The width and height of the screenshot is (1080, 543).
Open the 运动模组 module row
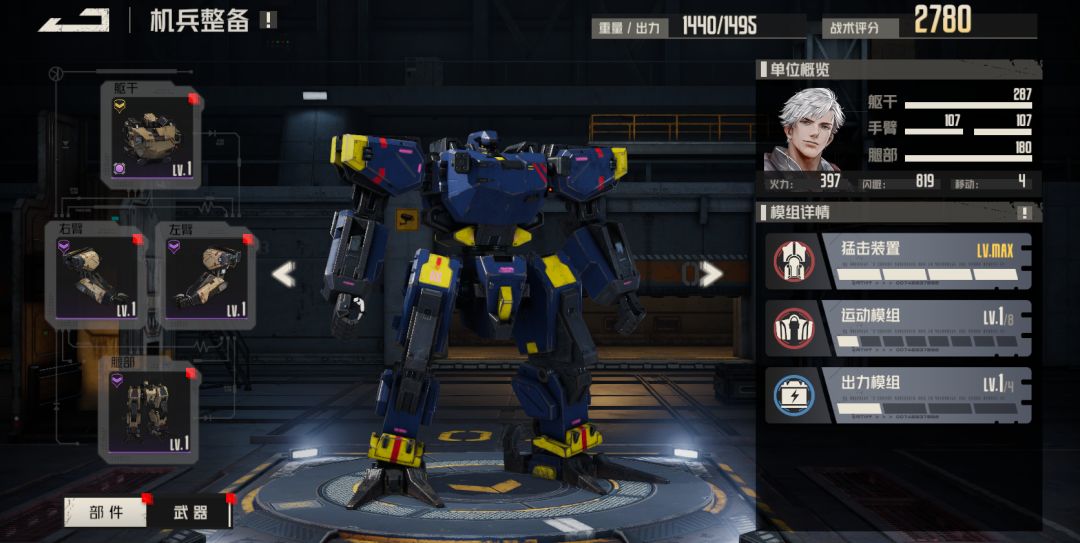(899, 328)
